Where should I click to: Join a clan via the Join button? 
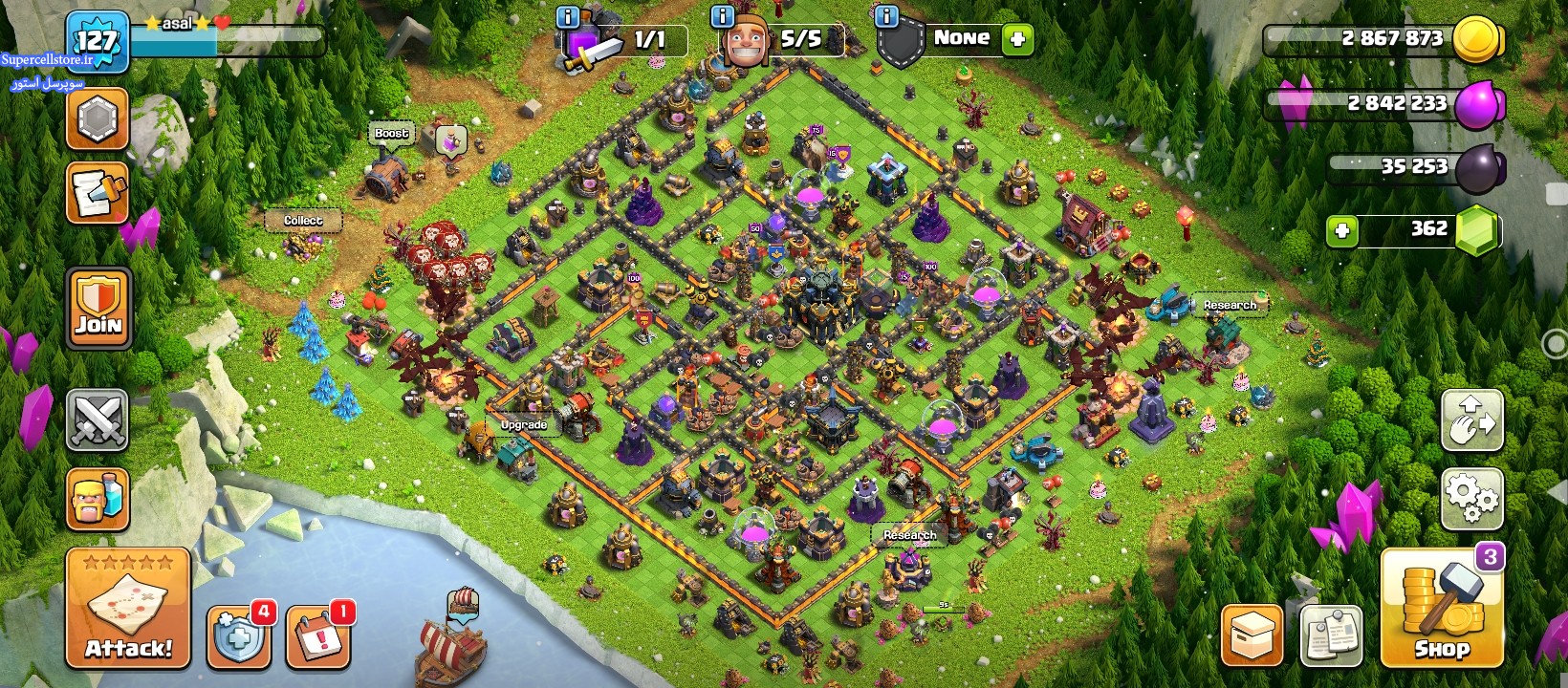coord(98,308)
